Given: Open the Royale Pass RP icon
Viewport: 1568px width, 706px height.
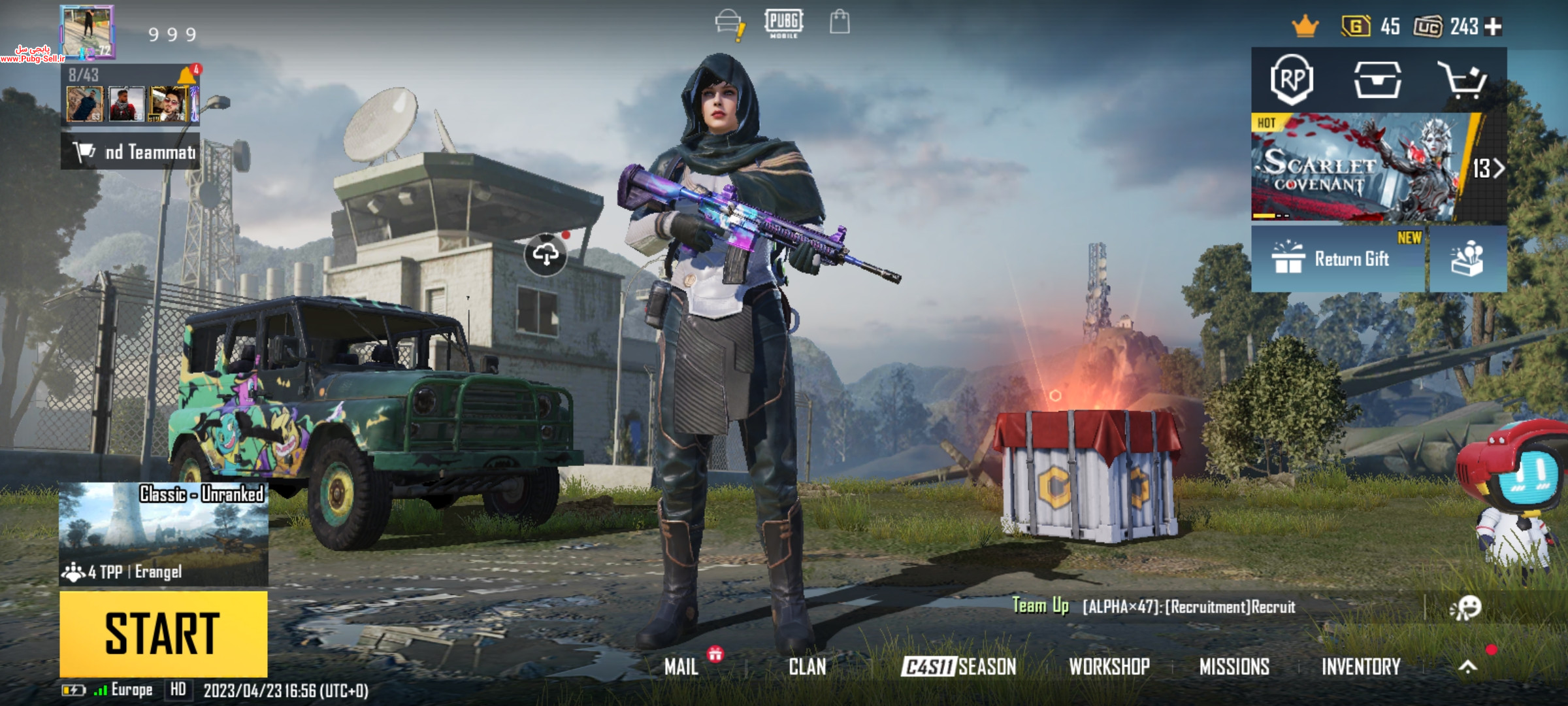Looking at the screenshot, I should click(1292, 80).
